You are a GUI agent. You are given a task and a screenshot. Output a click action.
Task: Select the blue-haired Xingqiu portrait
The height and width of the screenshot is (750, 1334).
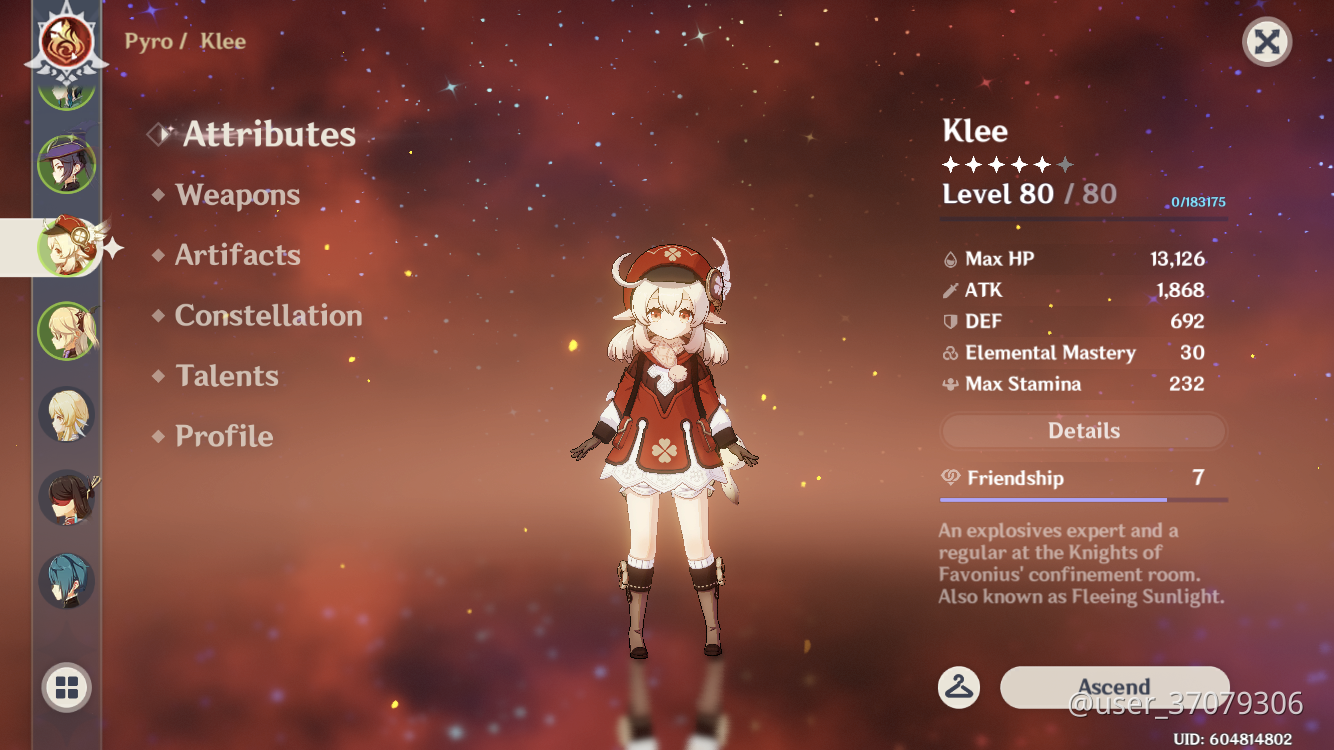pyautogui.click(x=66, y=578)
